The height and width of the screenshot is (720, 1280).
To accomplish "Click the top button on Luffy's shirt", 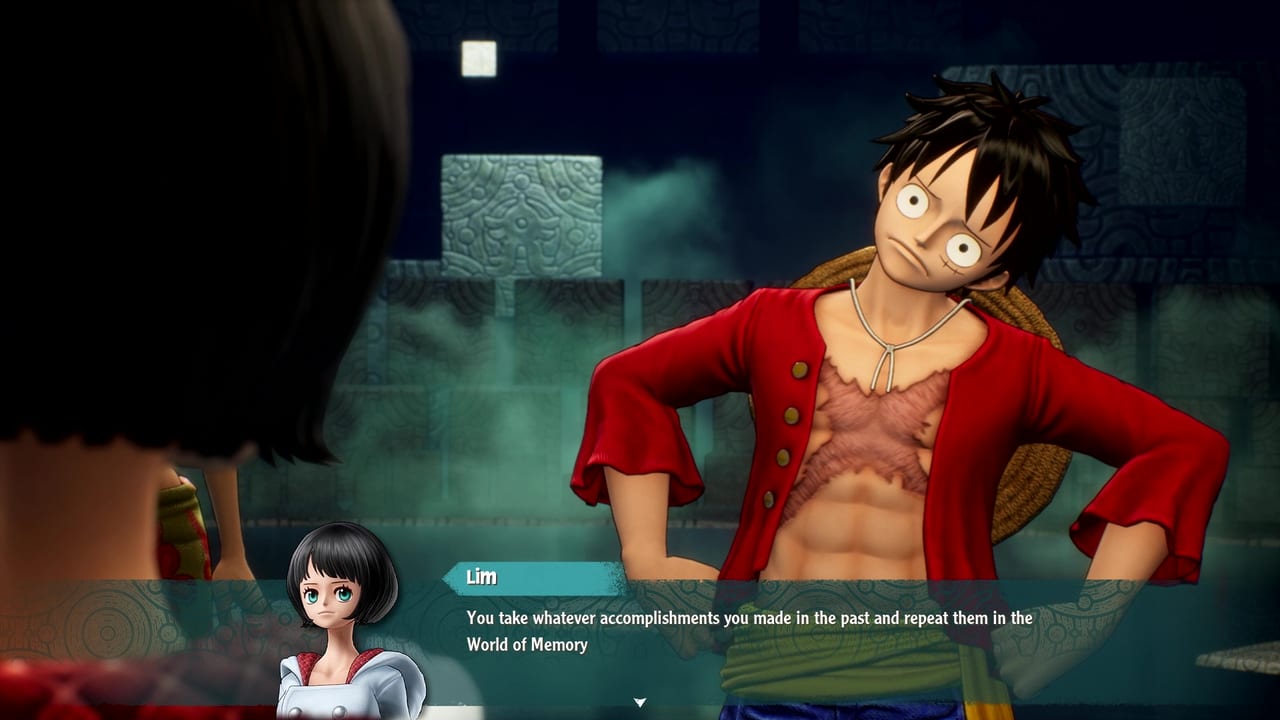I will click(799, 371).
